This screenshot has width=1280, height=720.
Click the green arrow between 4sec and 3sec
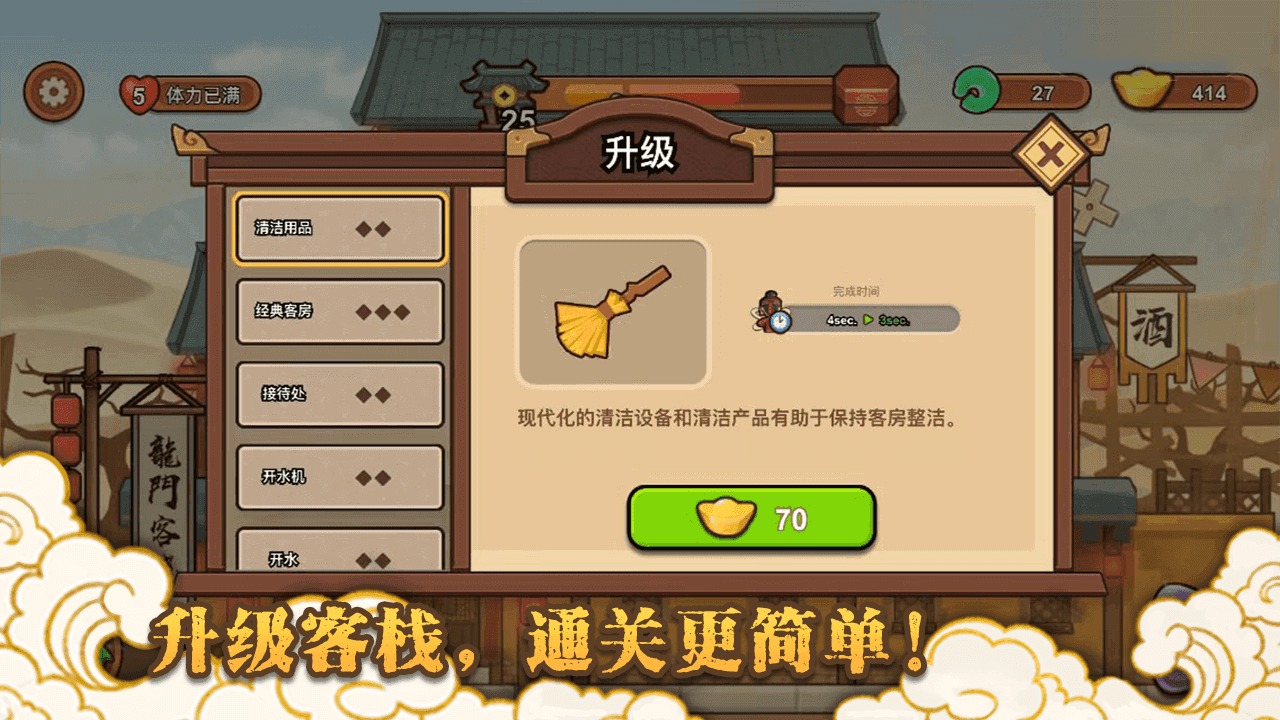click(870, 322)
